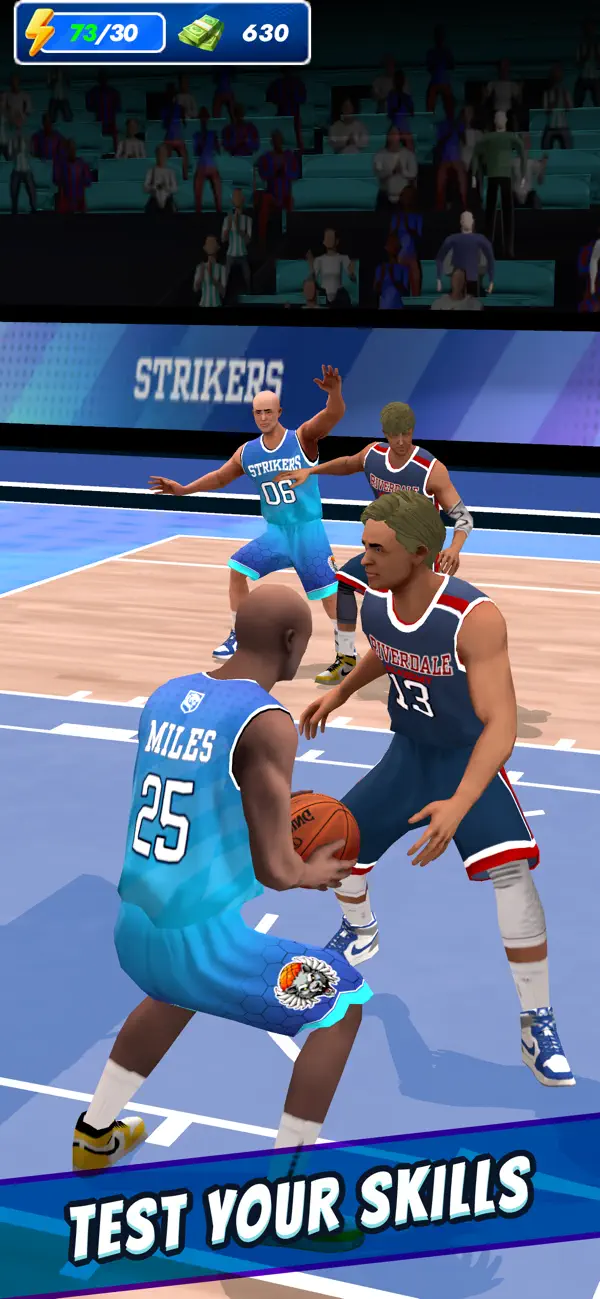Tap the lightning bolt energy icon

[40, 32]
